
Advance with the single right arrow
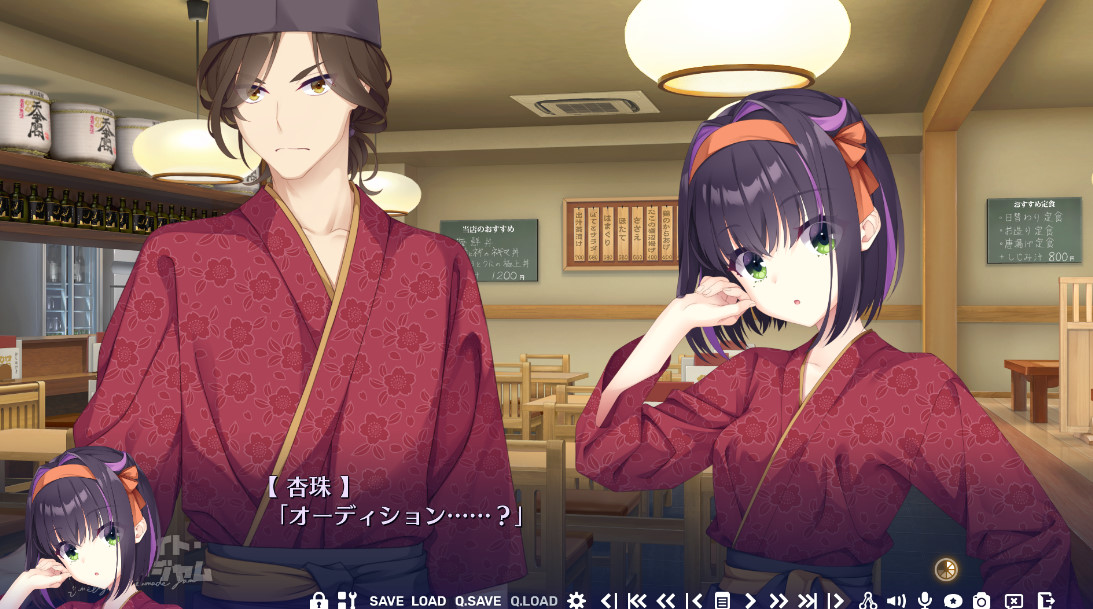pyautogui.click(x=750, y=601)
